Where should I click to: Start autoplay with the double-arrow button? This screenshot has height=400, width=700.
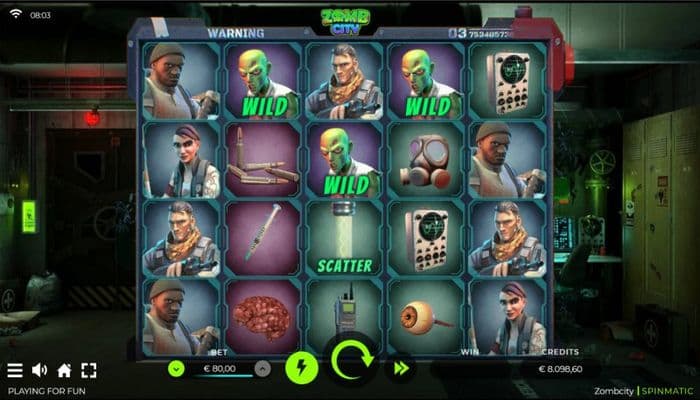(401, 368)
